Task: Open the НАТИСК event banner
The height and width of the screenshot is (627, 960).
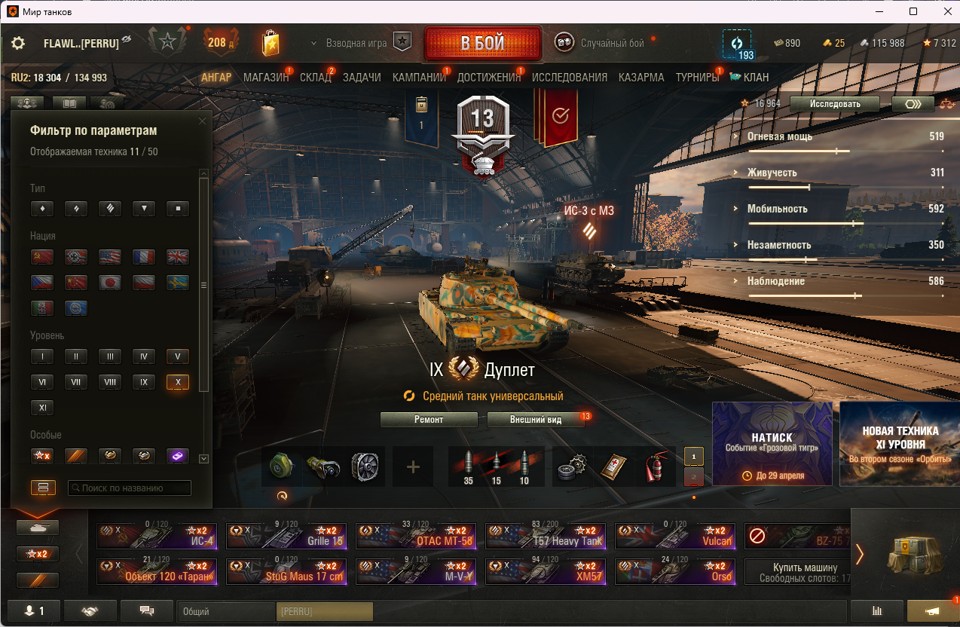Action: (x=771, y=443)
